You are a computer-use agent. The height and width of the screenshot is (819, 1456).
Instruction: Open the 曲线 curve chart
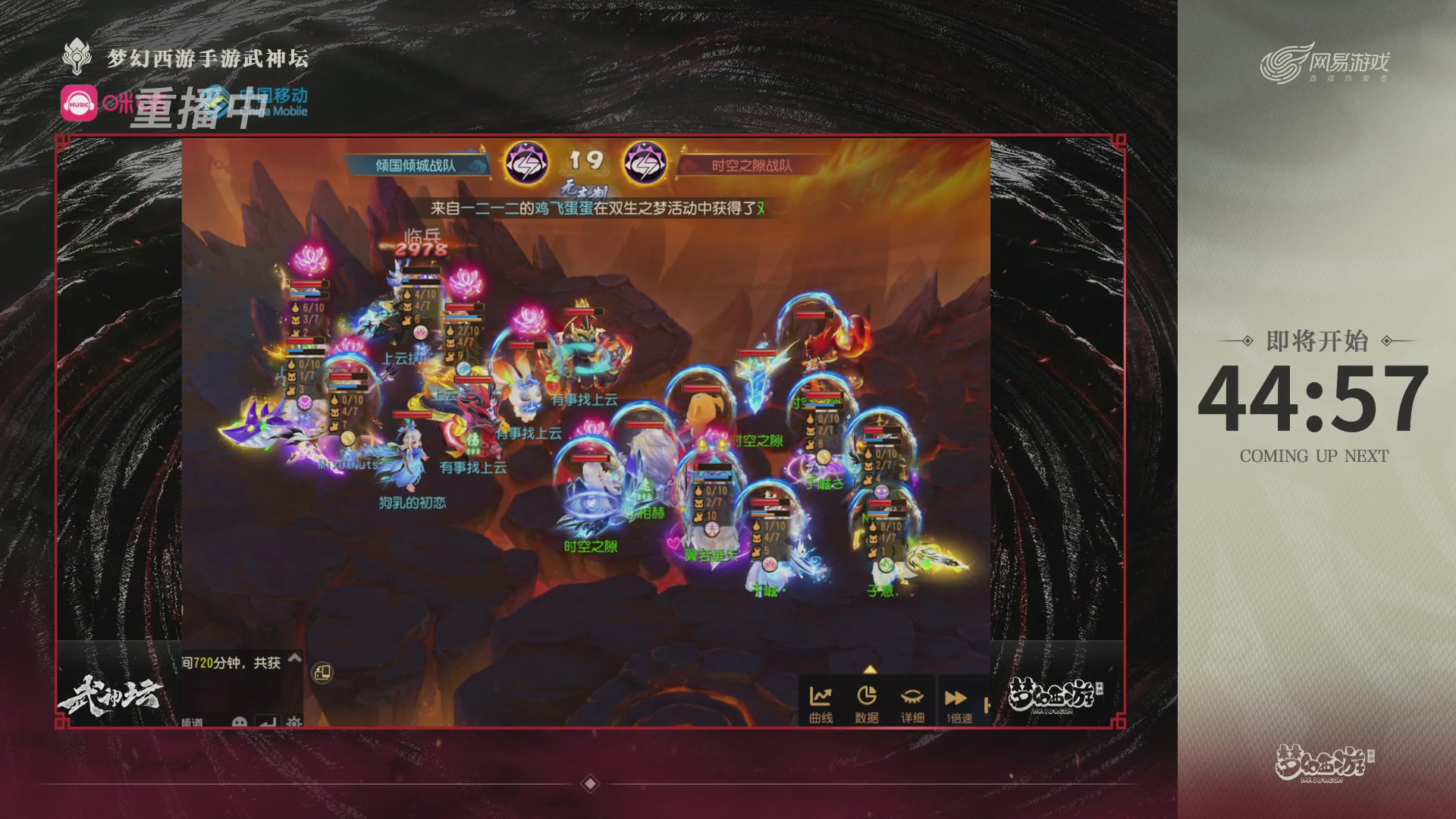[821, 704]
